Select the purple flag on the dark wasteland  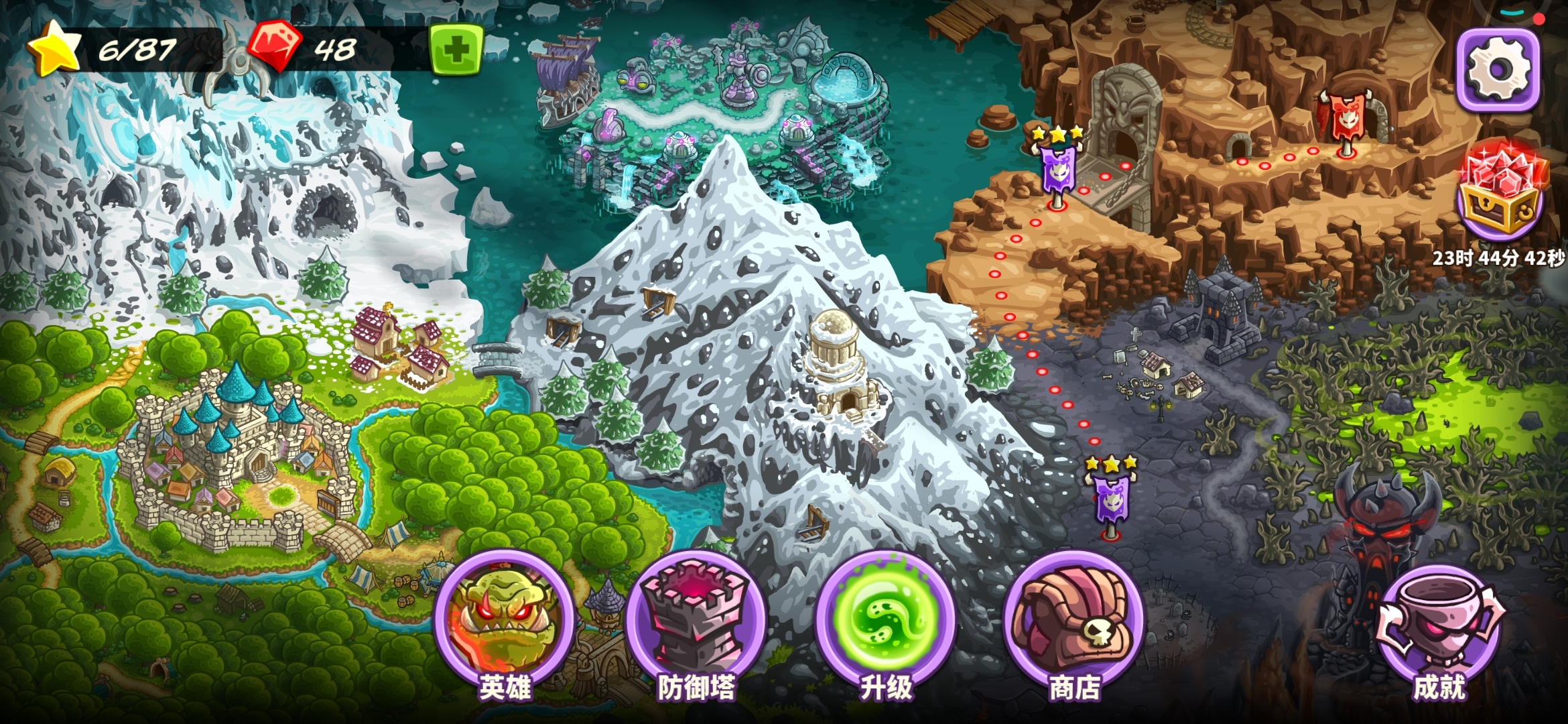[x=1110, y=499]
